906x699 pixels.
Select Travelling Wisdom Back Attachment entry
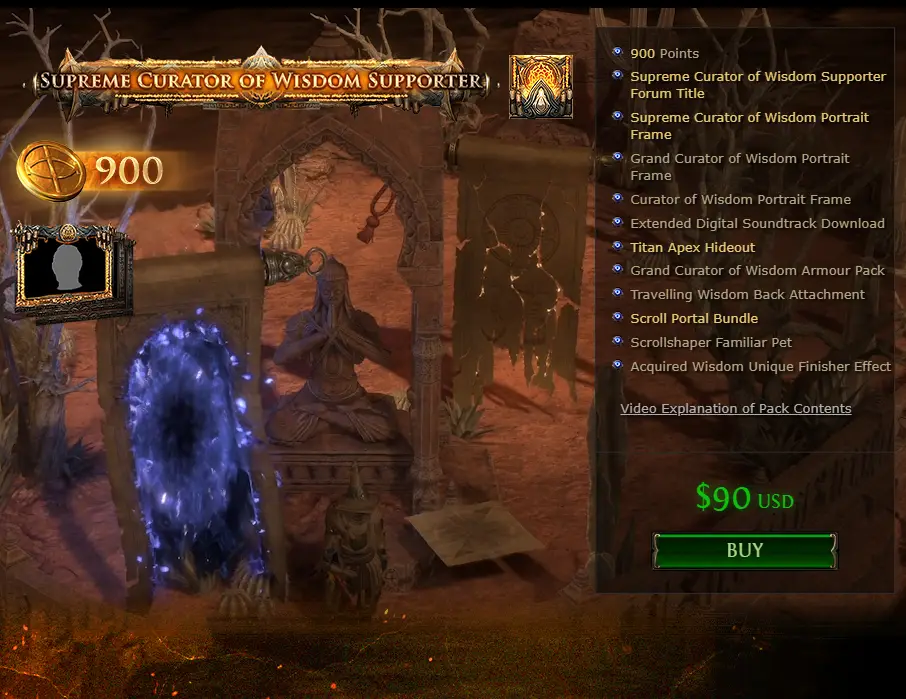747,294
